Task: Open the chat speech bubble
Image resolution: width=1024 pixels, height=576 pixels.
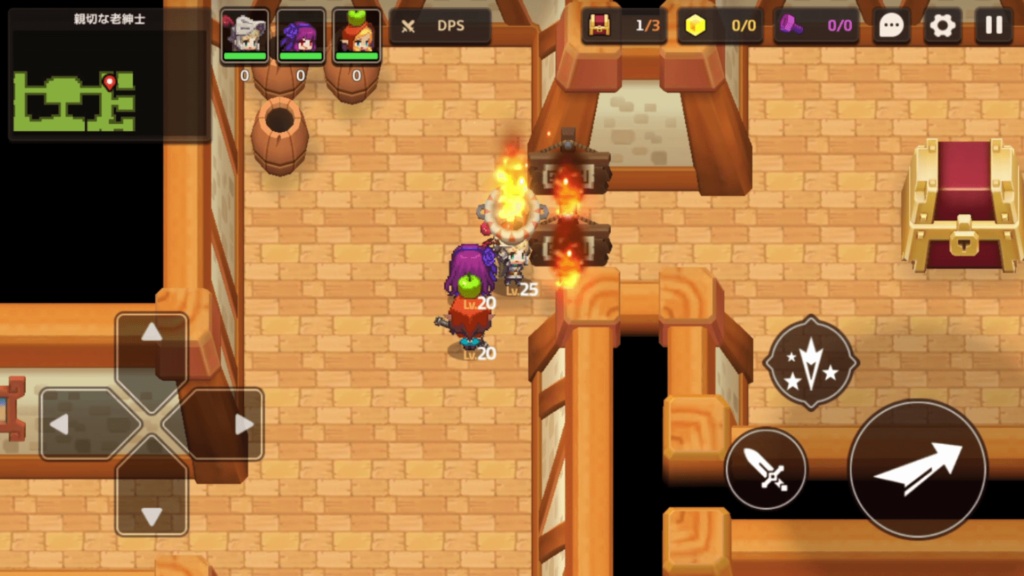Action: click(891, 26)
